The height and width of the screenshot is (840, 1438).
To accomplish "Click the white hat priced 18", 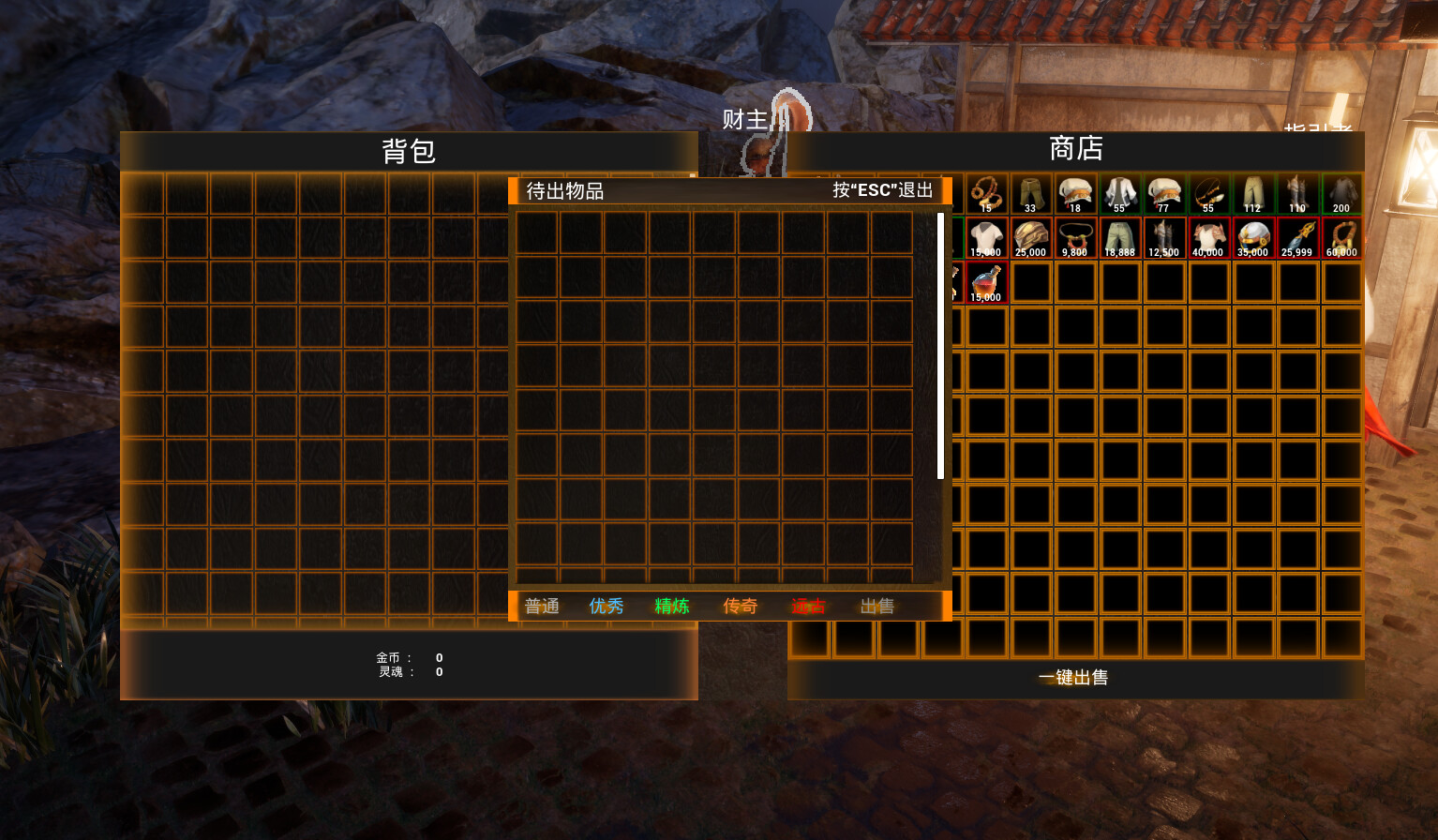I will point(1075,194).
